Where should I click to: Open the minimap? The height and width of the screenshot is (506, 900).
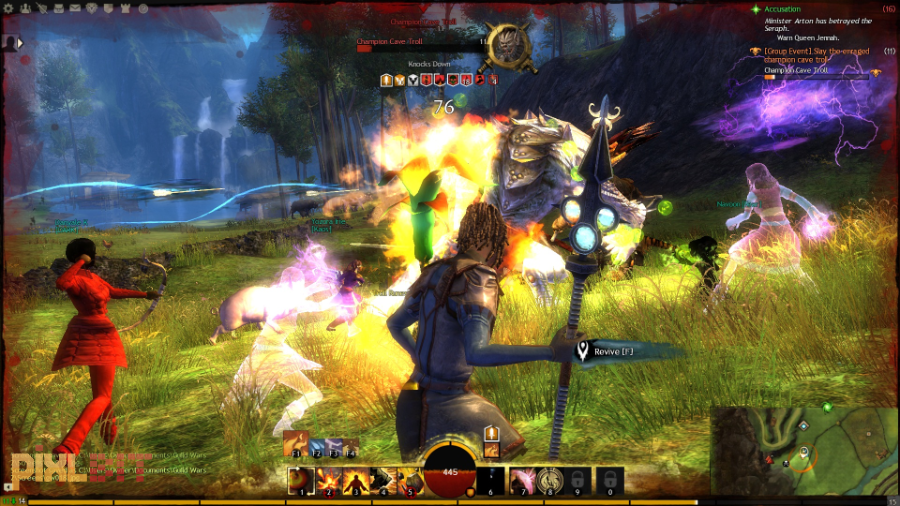click(x=799, y=449)
